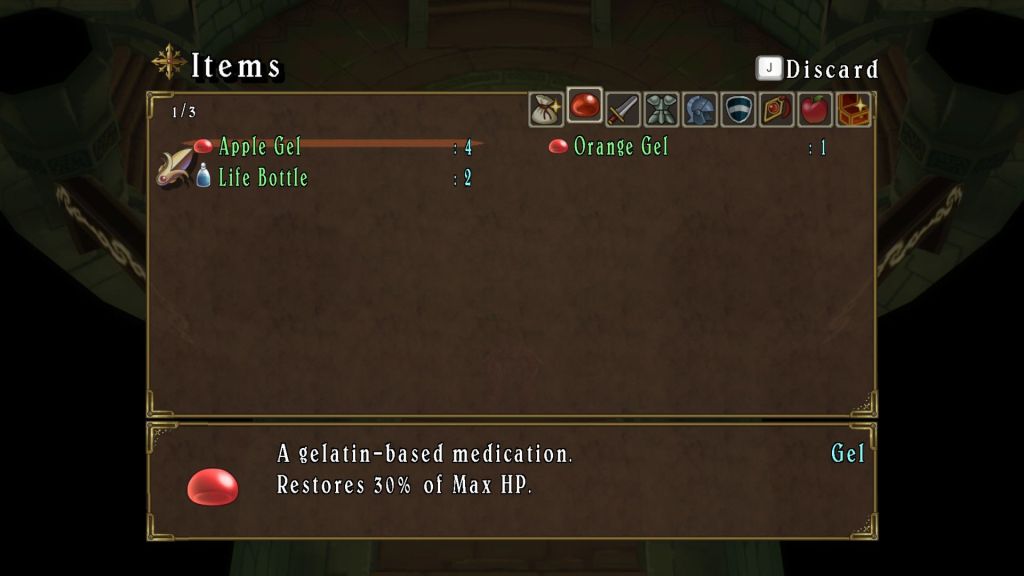The width and height of the screenshot is (1024, 576).
Task: Open the treasure chest valuables tab
Action: tap(853, 109)
